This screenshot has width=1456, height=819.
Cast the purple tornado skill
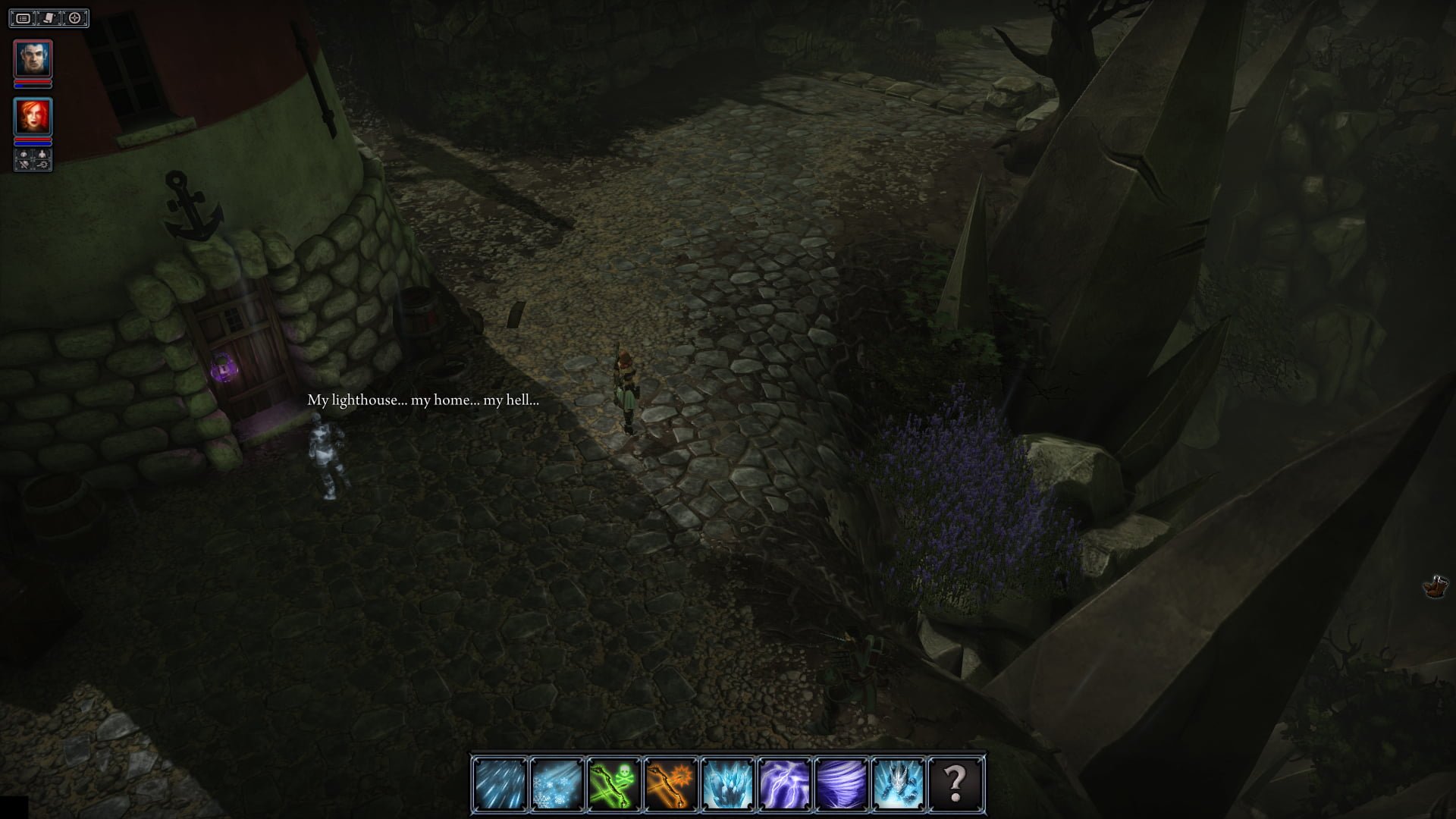click(x=841, y=783)
